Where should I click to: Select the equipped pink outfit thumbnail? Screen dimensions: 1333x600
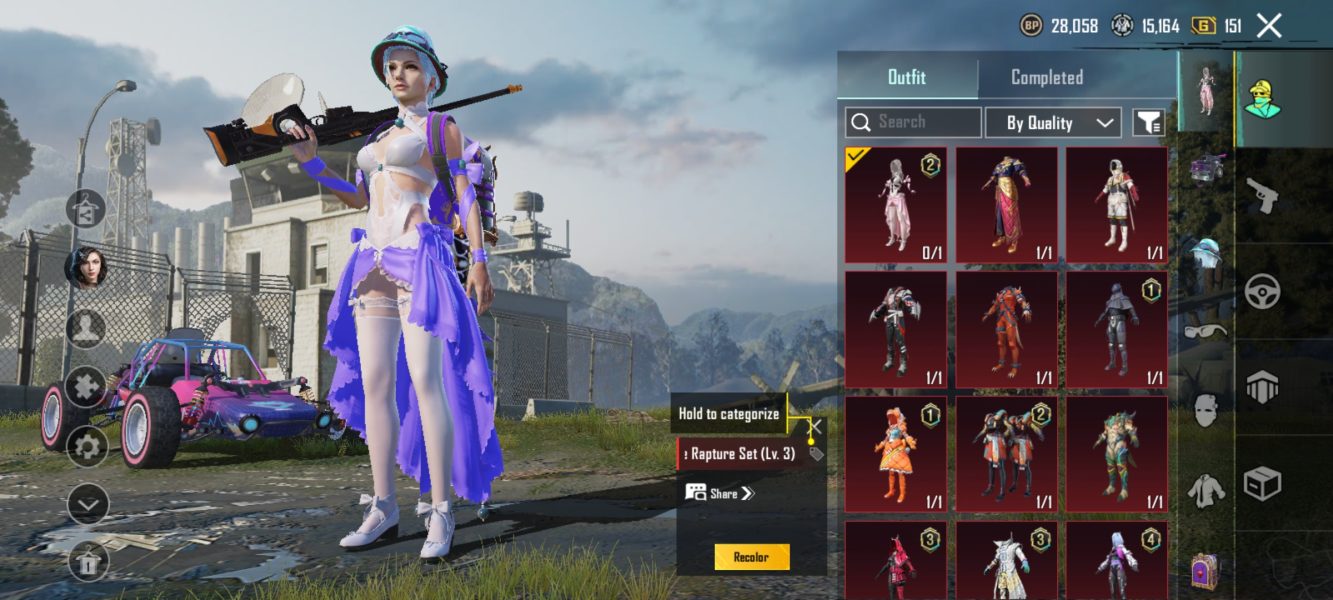coord(895,205)
